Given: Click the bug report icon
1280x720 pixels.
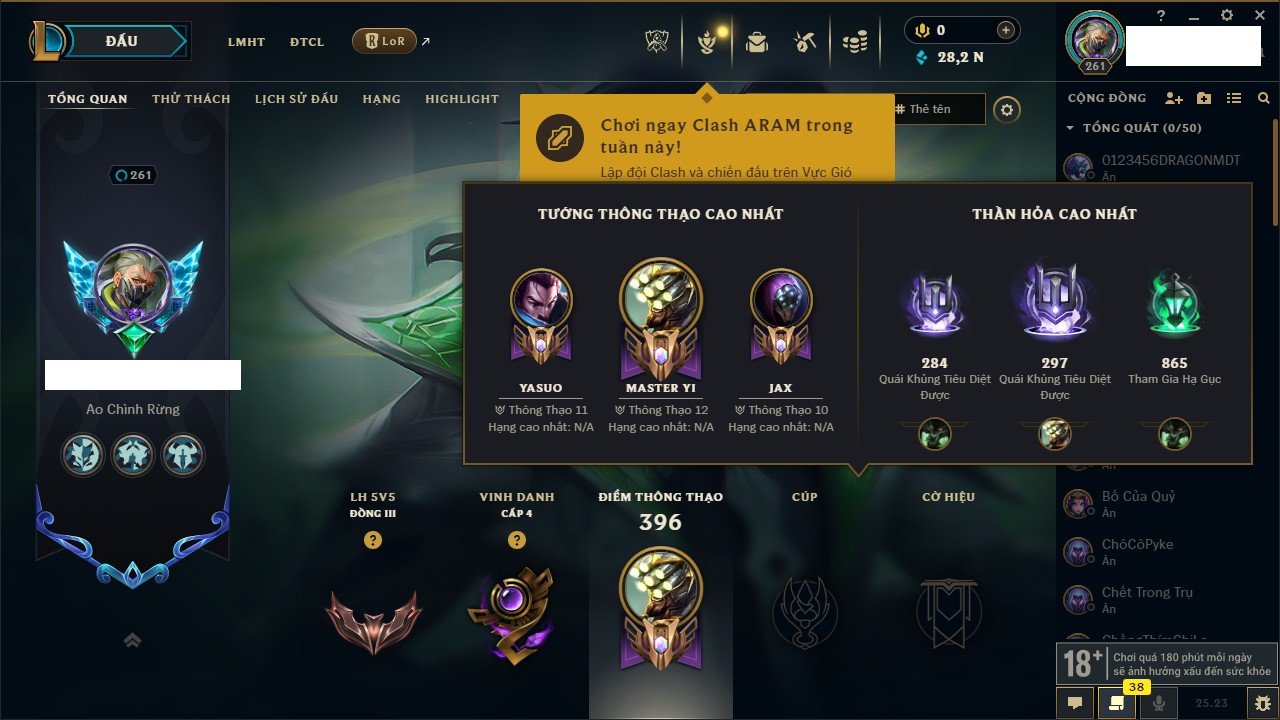Looking at the screenshot, I should (x=1262, y=703).
